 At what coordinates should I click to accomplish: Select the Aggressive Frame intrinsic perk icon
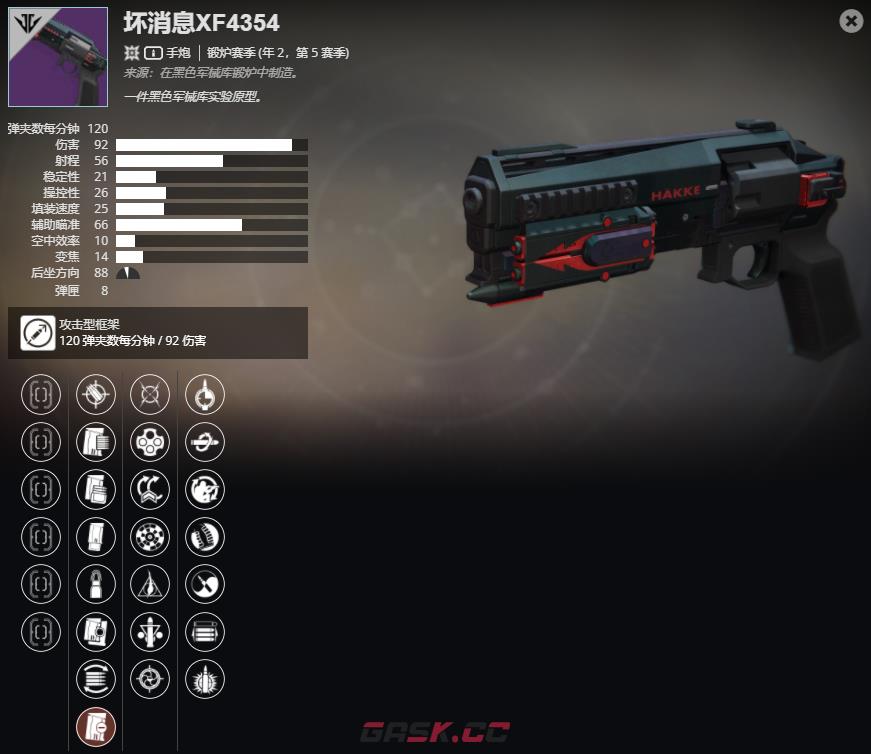38,333
